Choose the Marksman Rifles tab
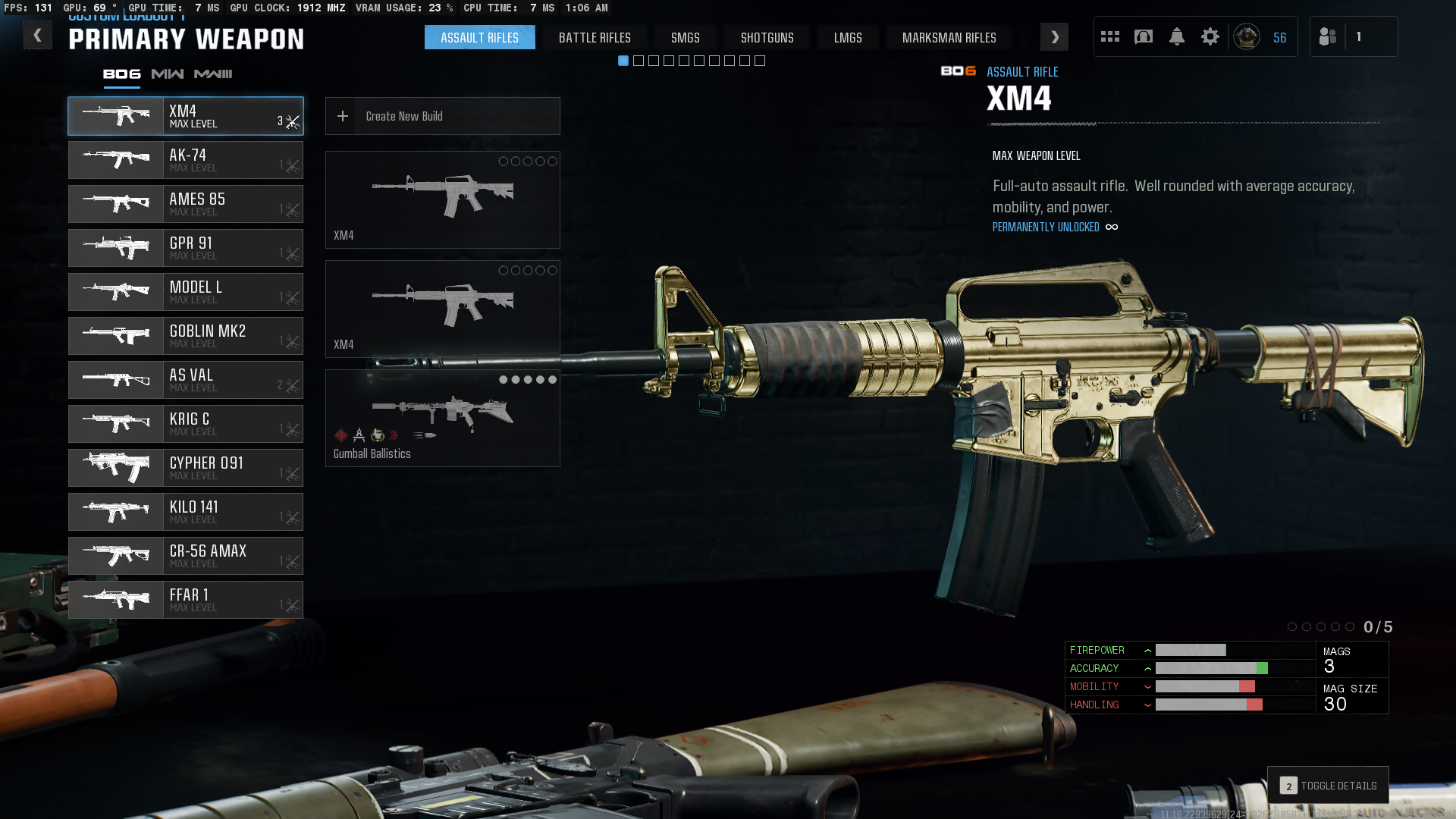 point(949,38)
